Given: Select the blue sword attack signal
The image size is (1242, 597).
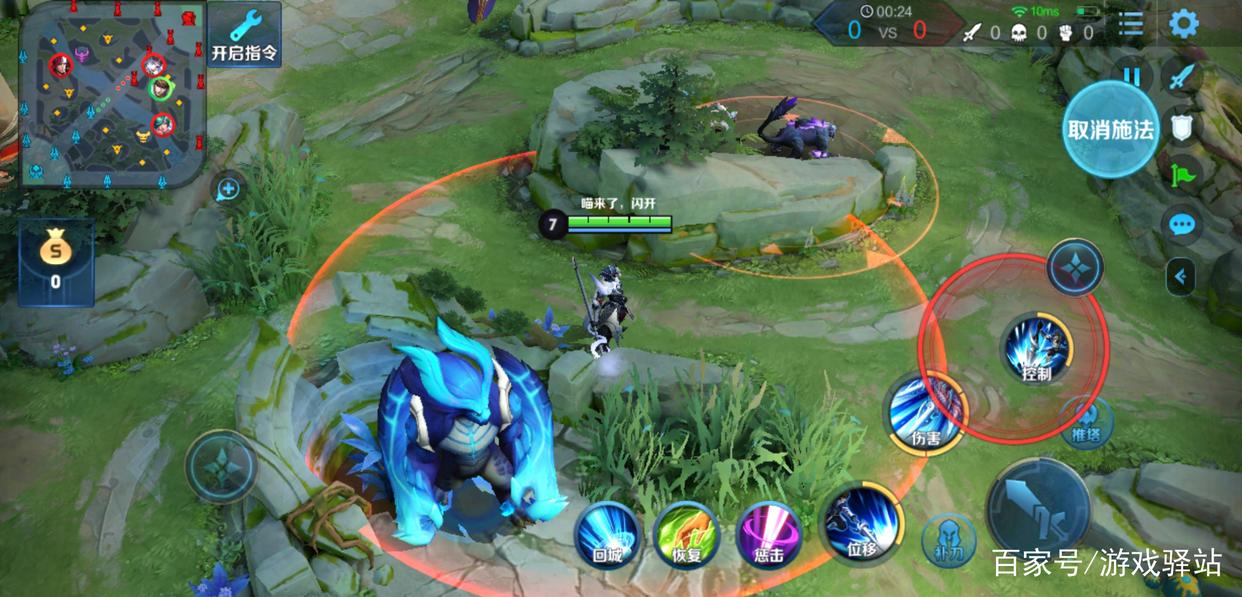Looking at the screenshot, I should [1182, 77].
